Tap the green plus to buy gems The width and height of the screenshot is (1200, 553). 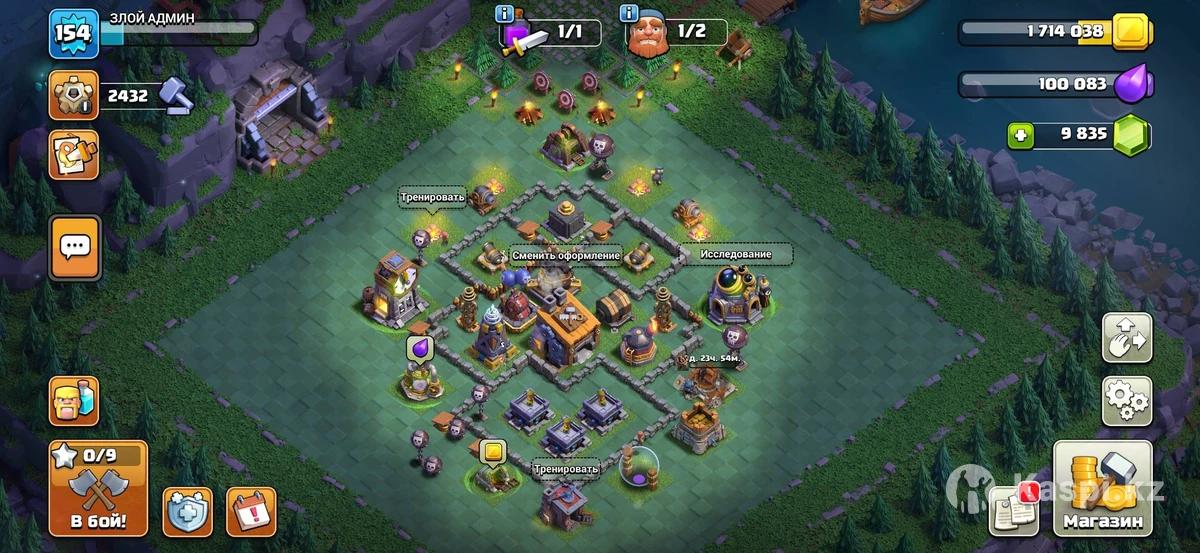tap(1020, 136)
